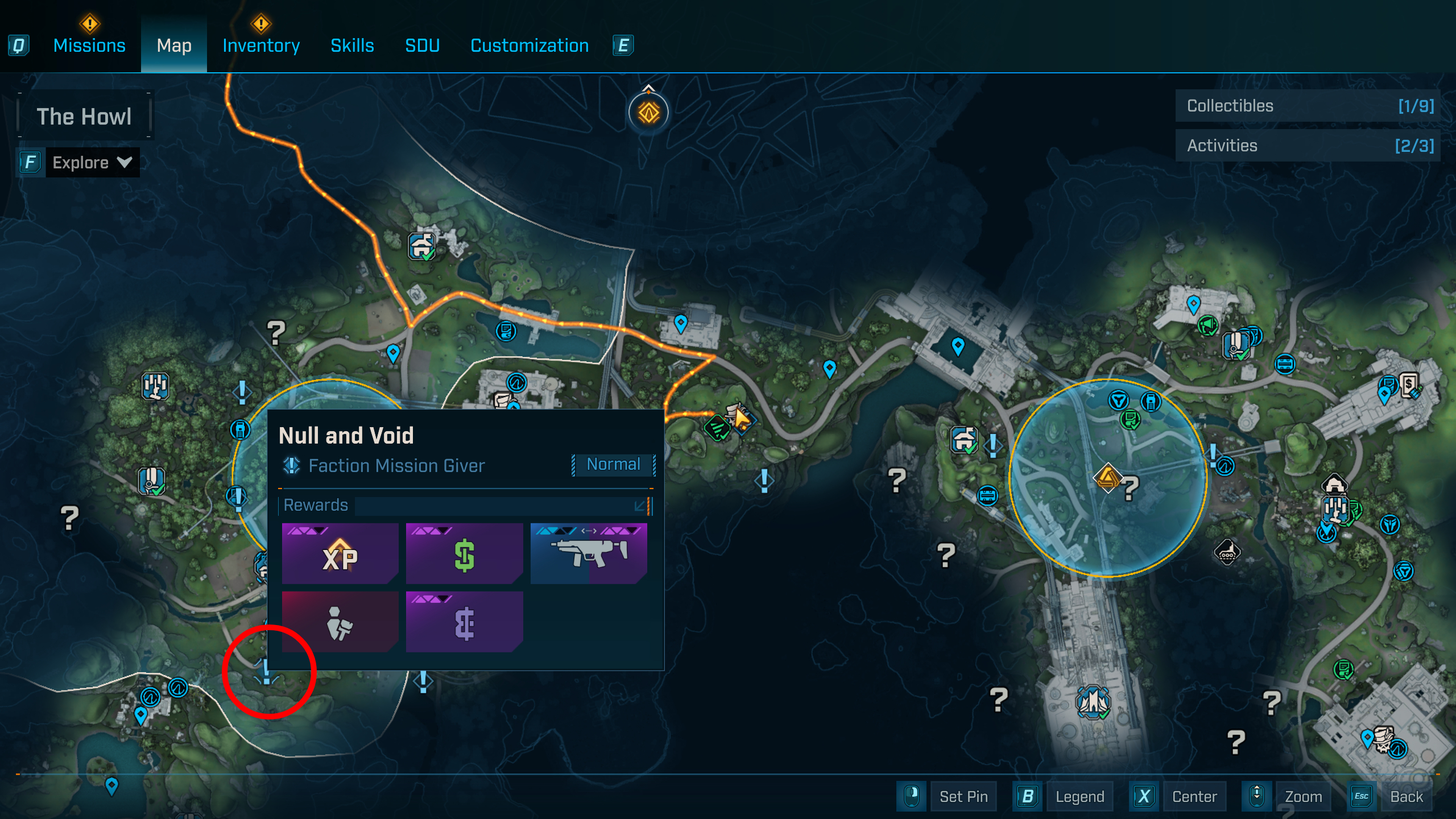
Task: Switch to the SDU tab
Action: click(422, 45)
